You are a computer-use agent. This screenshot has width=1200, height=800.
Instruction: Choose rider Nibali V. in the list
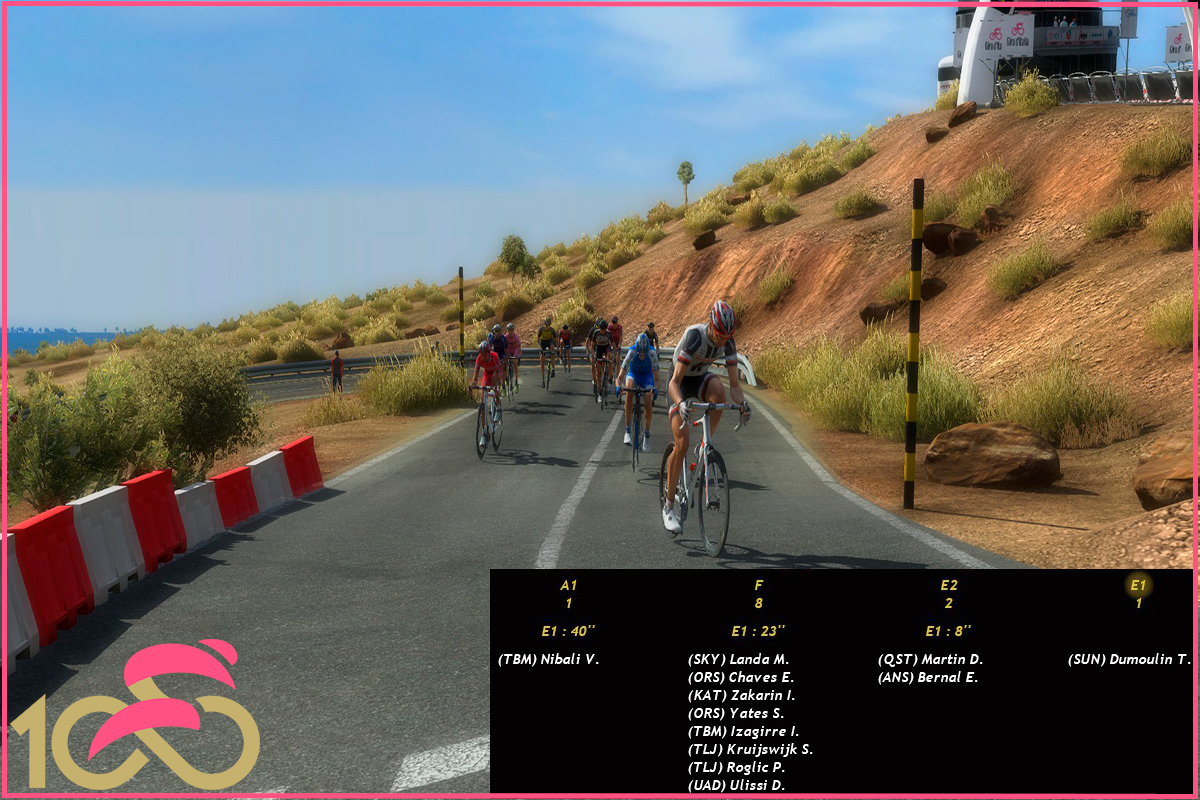tap(548, 660)
